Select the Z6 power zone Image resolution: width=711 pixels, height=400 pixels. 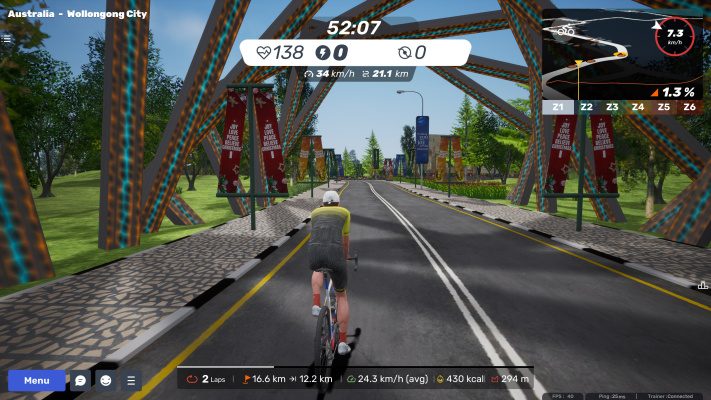(689, 106)
